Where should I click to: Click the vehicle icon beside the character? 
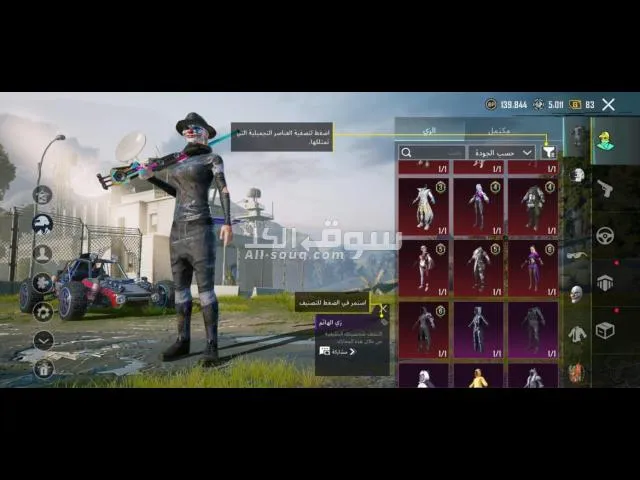pos(43,224)
